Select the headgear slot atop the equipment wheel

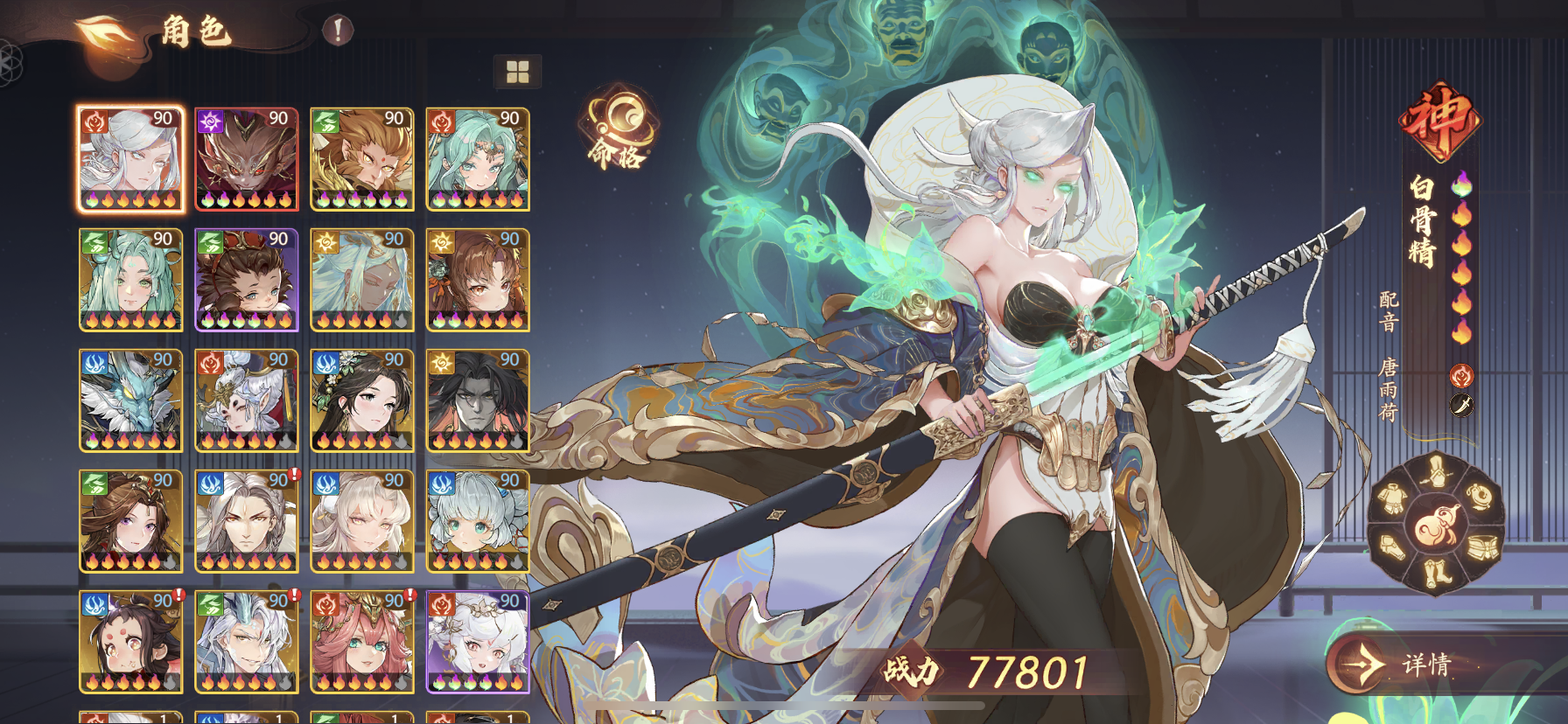pos(1437,470)
